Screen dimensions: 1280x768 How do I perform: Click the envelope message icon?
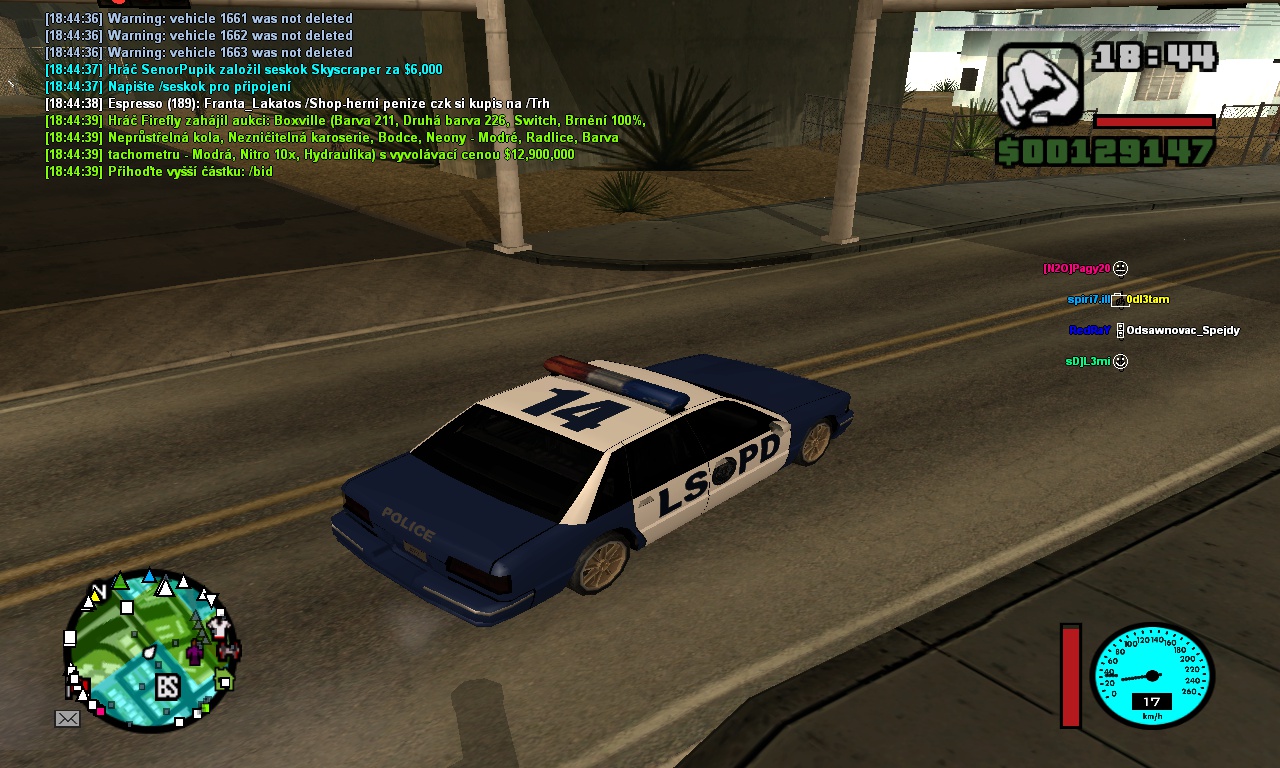click(67, 718)
